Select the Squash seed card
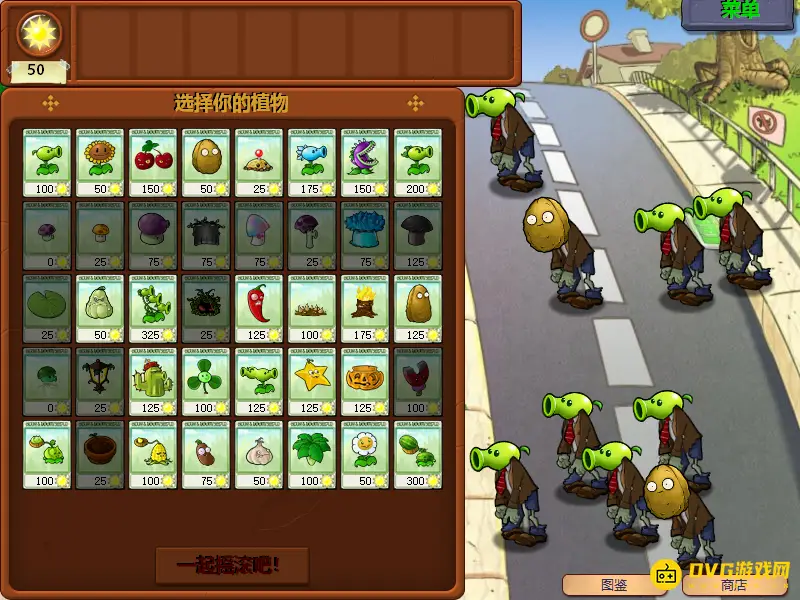800x600 pixels. pos(98,307)
